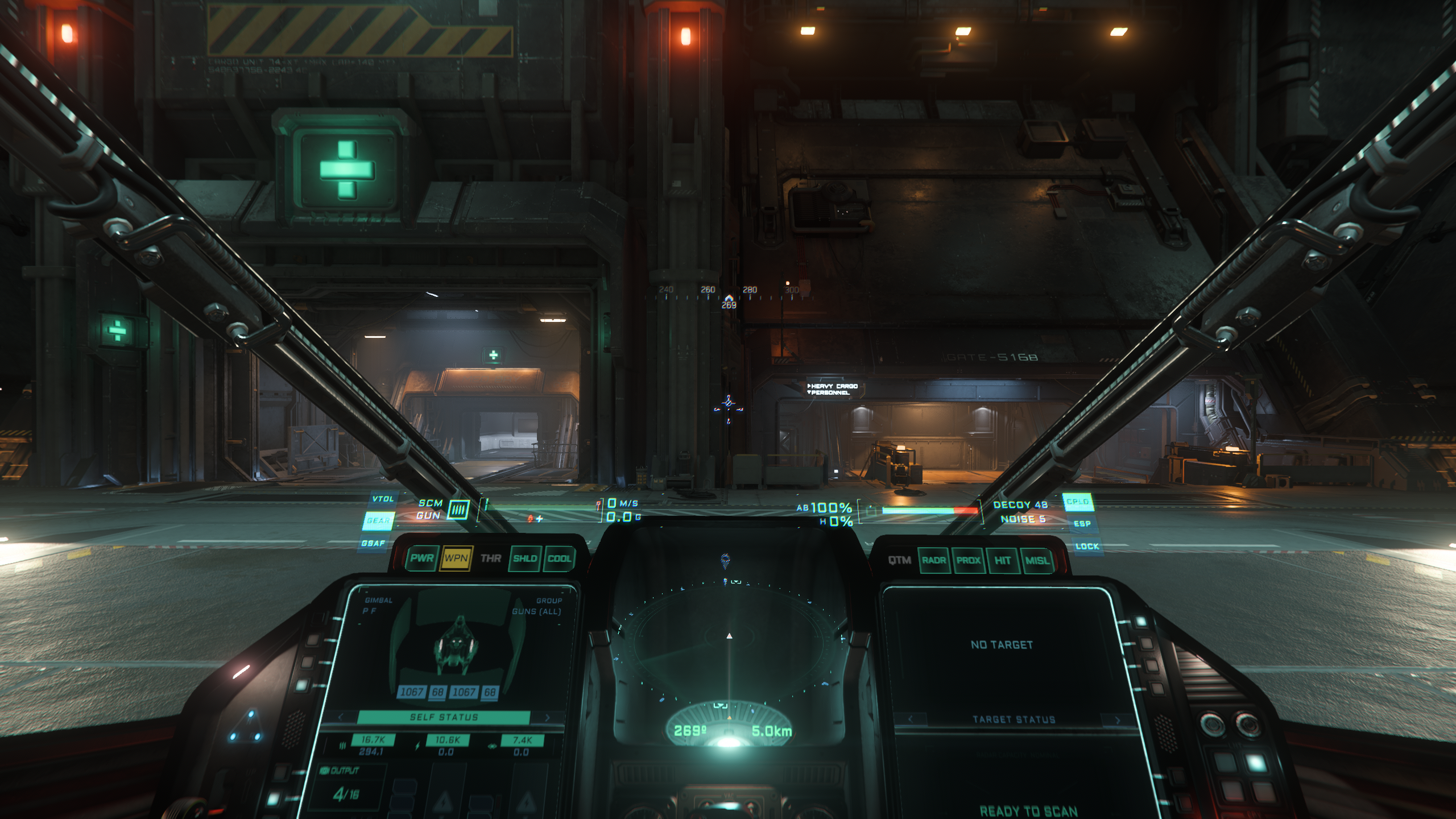Select the PROX proximity button
Image resolution: width=1456 pixels, height=819 pixels.
(x=968, y=560)
